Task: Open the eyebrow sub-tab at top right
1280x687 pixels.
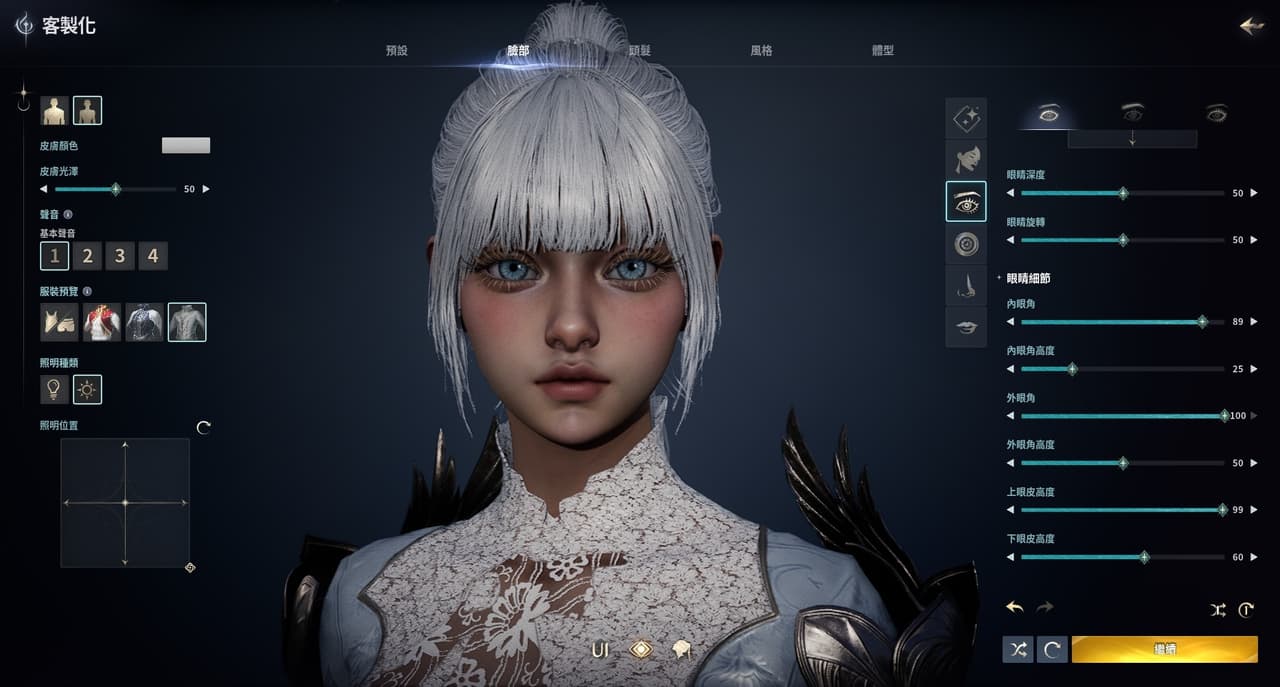Action: click(x=1132, y=113)
